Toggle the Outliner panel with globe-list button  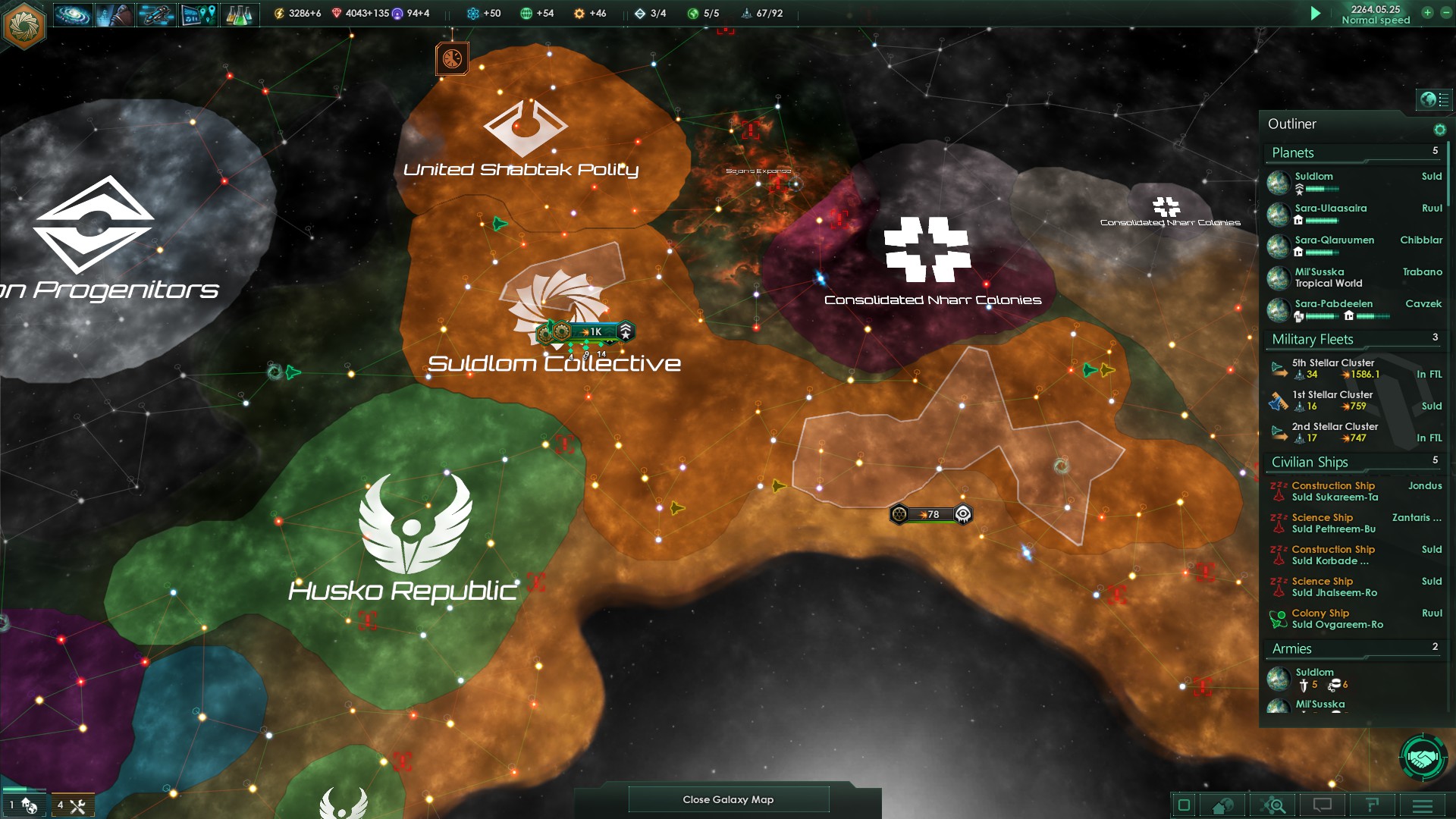pyautogui.click(x=1434, y=99)
